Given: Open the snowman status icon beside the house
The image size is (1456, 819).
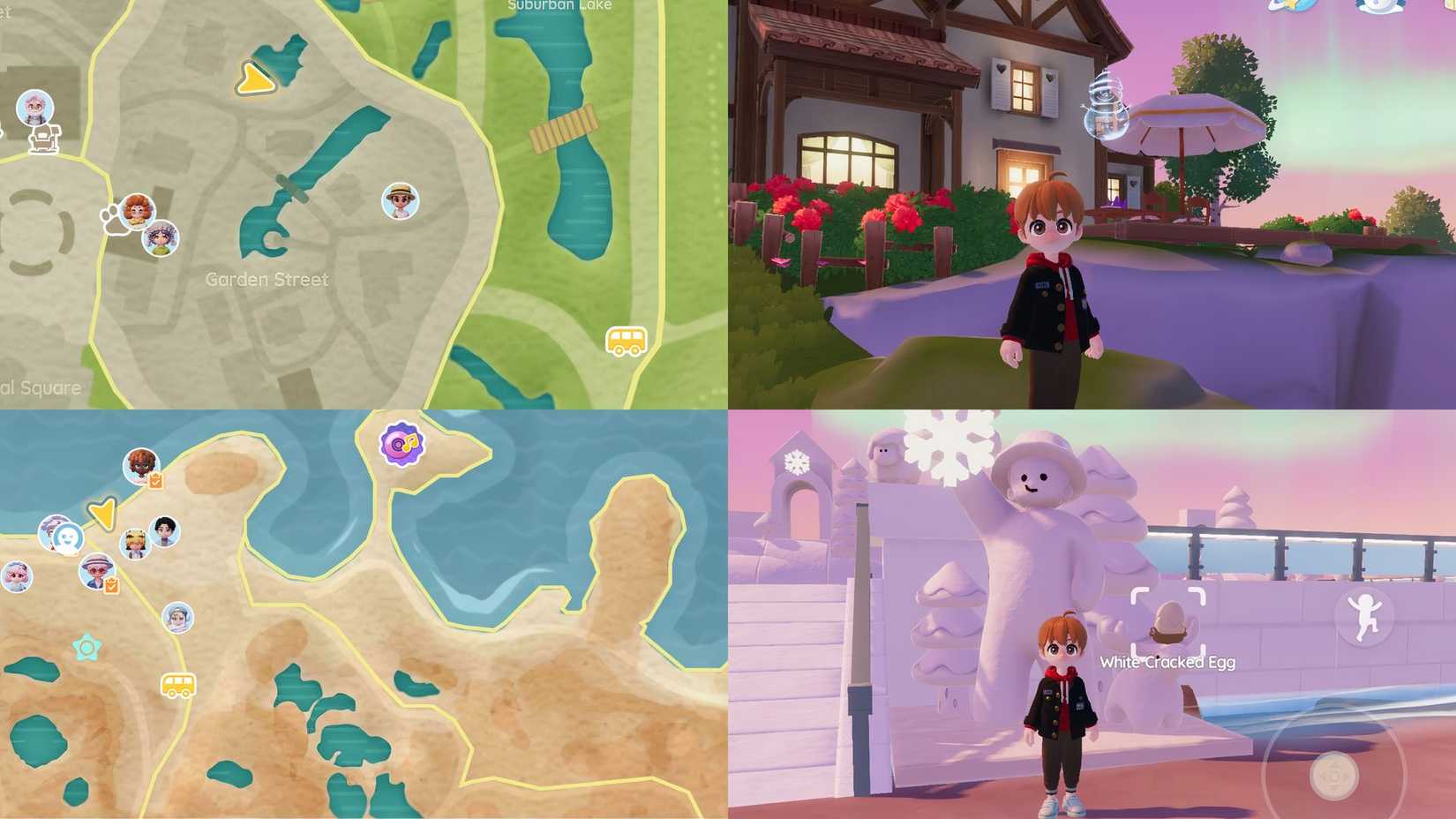Looking at the screenshot, I should click(x=1106, y=104).
